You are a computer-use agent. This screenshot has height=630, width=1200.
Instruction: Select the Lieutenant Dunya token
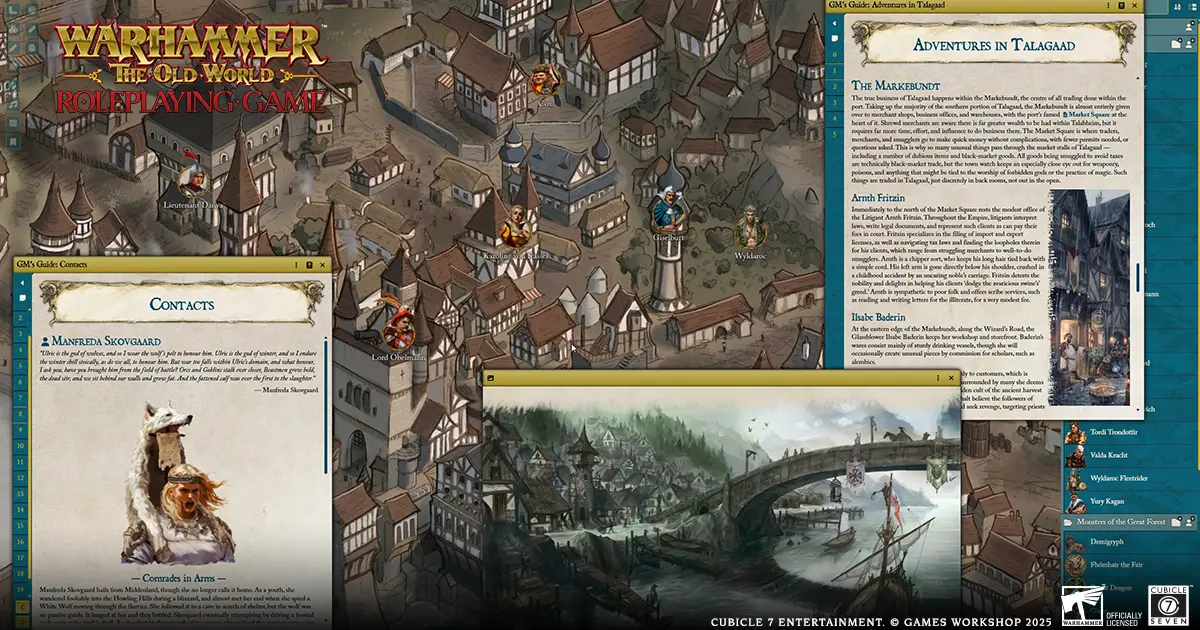click(193, 180)
